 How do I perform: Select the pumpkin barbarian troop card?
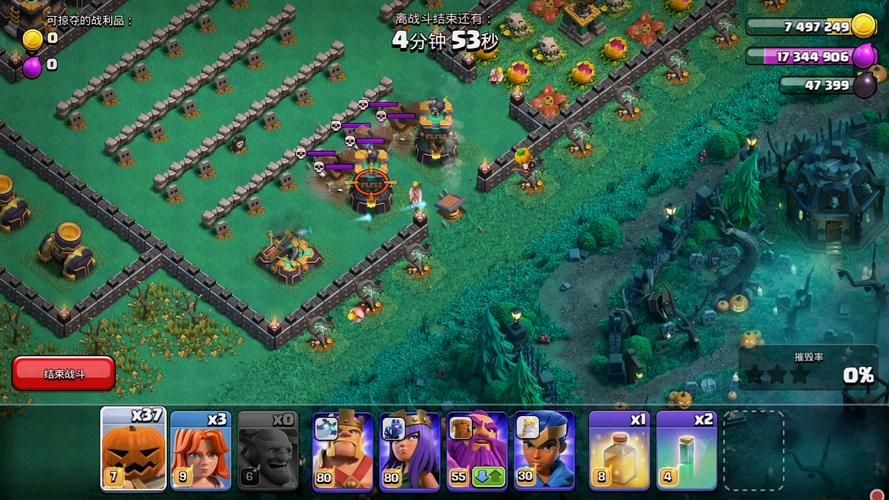[133, 448]
